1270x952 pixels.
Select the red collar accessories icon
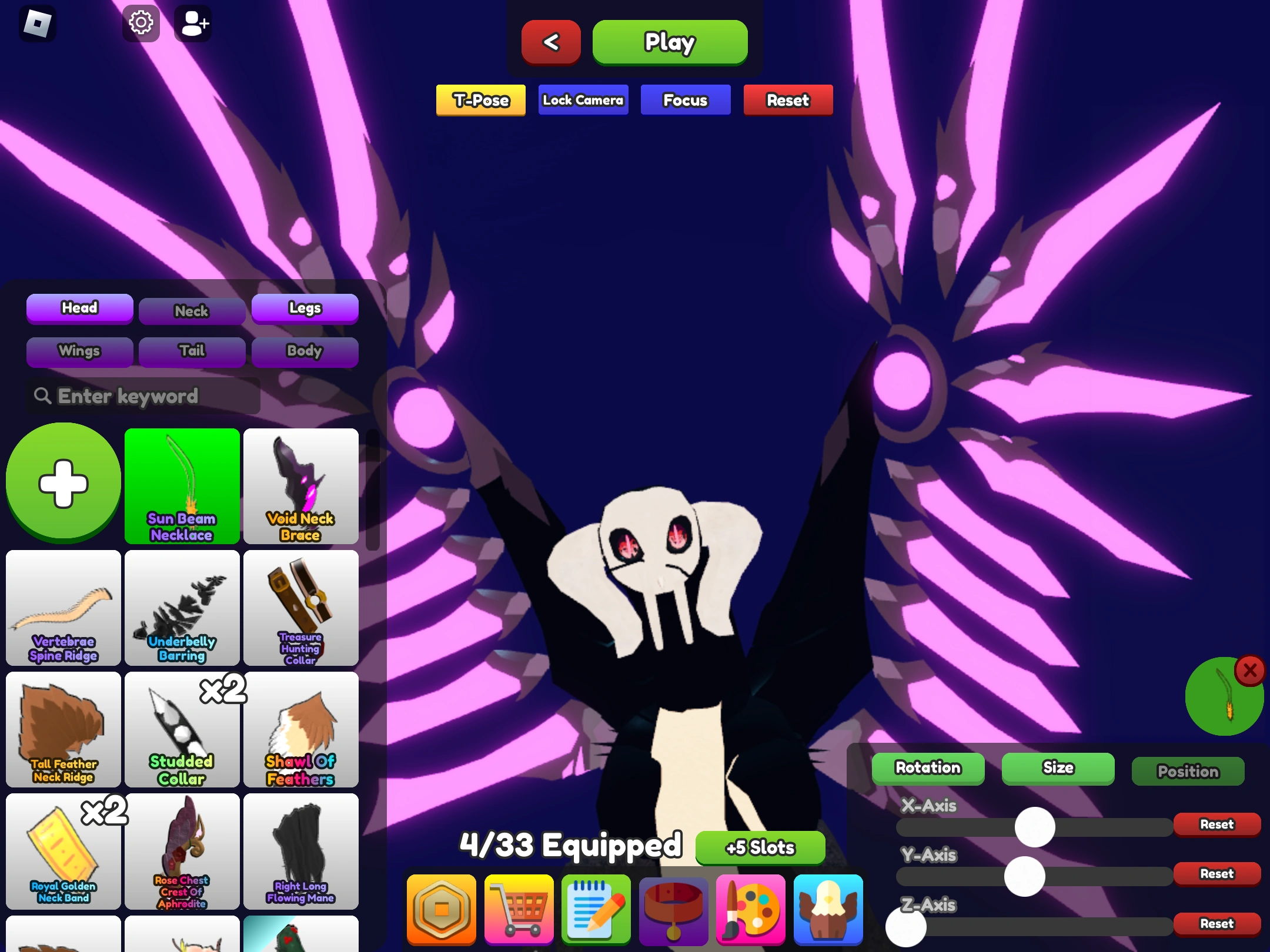(x=673, y=910)
